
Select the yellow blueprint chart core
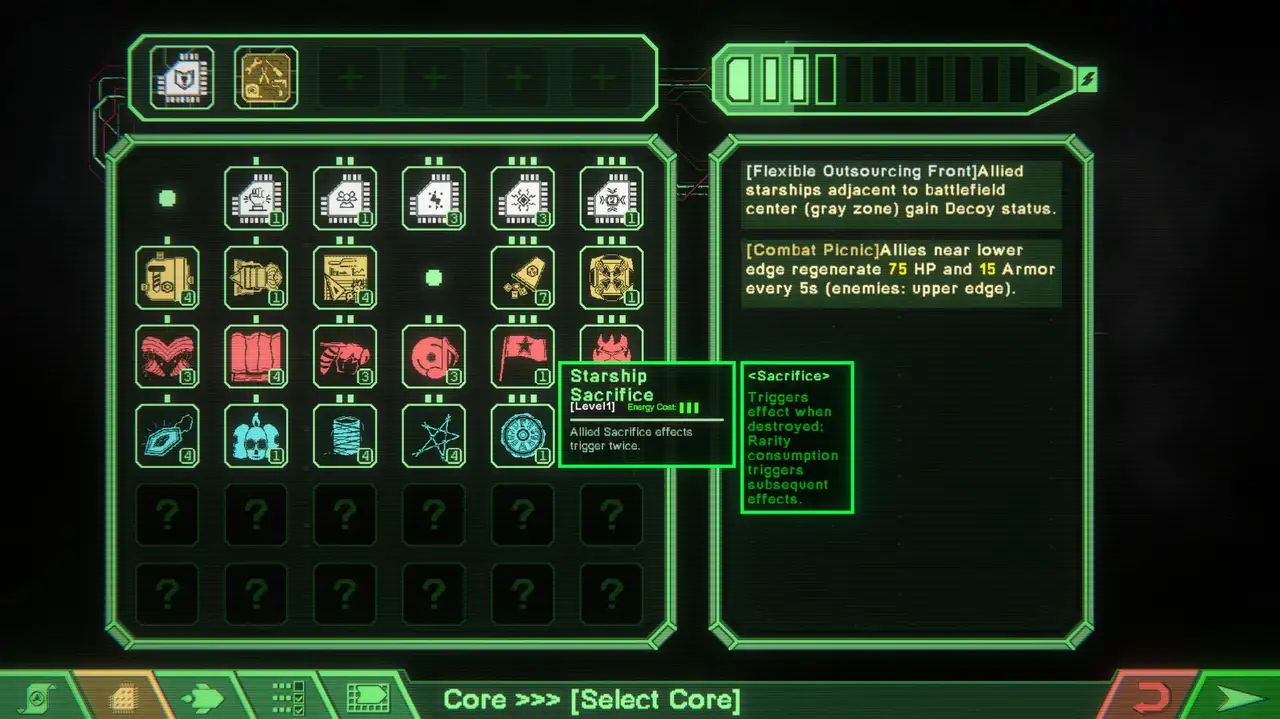pos(345,277)
